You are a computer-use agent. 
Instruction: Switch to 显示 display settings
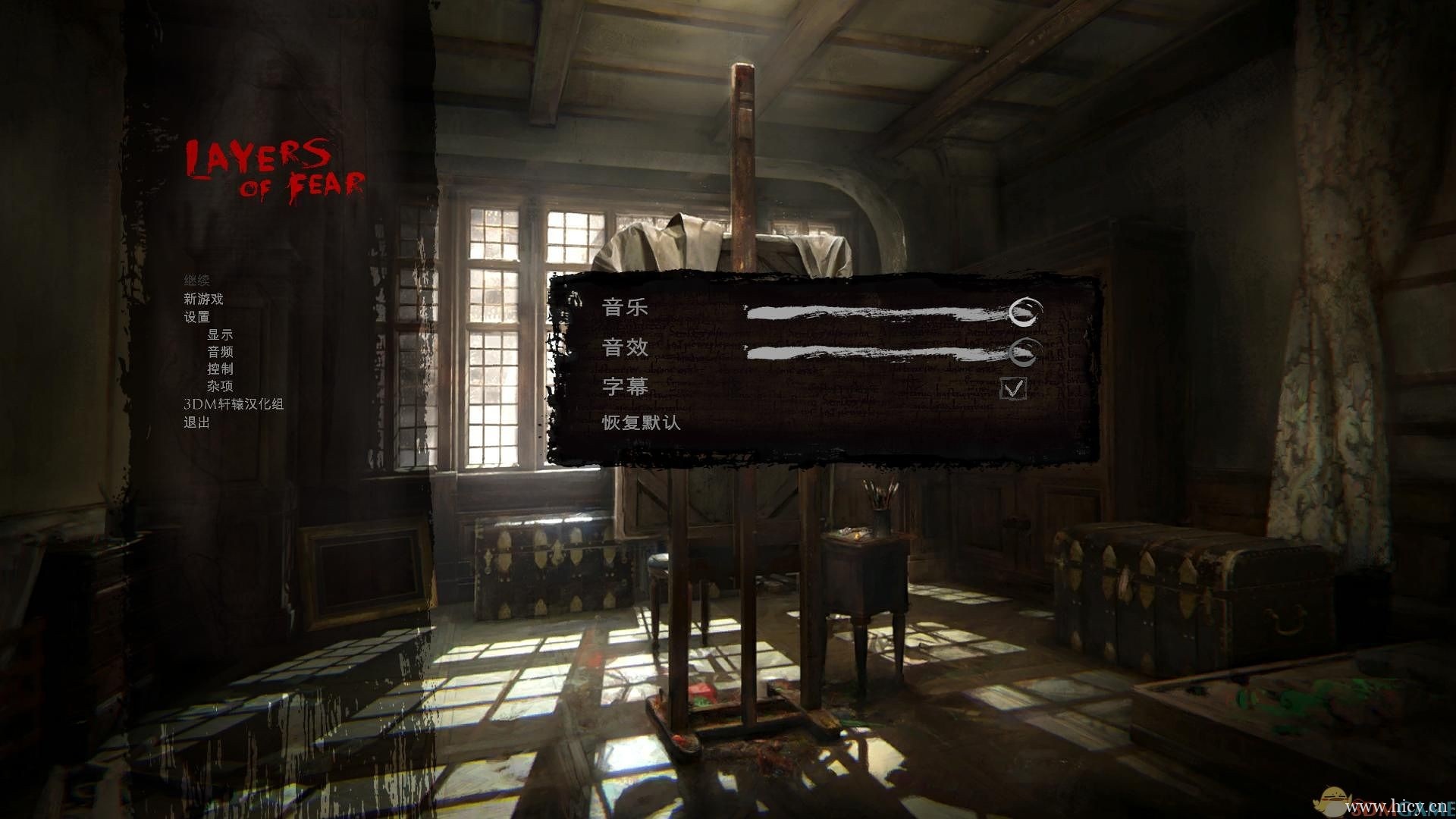(x=220, y=334)
